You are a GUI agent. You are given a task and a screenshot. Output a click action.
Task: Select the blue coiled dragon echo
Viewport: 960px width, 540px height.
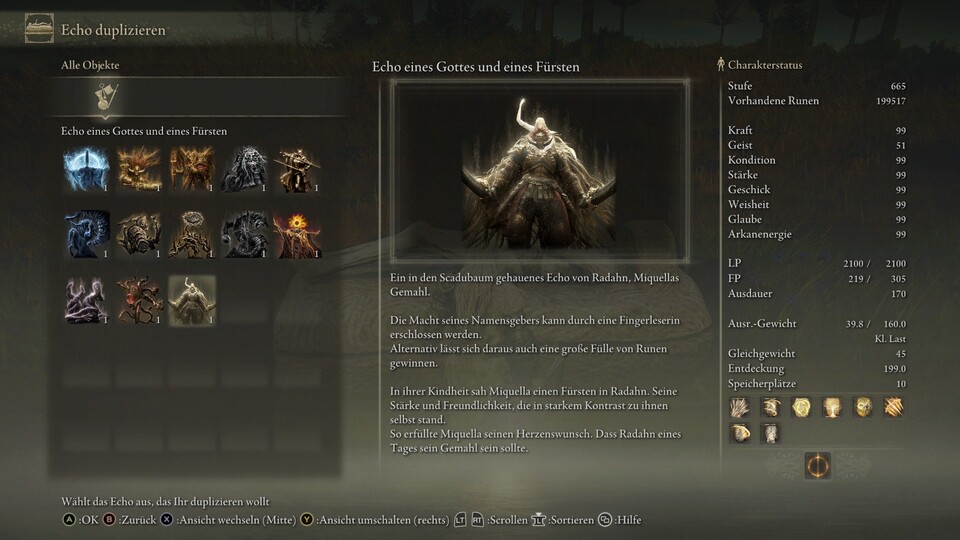coord(87,234)
